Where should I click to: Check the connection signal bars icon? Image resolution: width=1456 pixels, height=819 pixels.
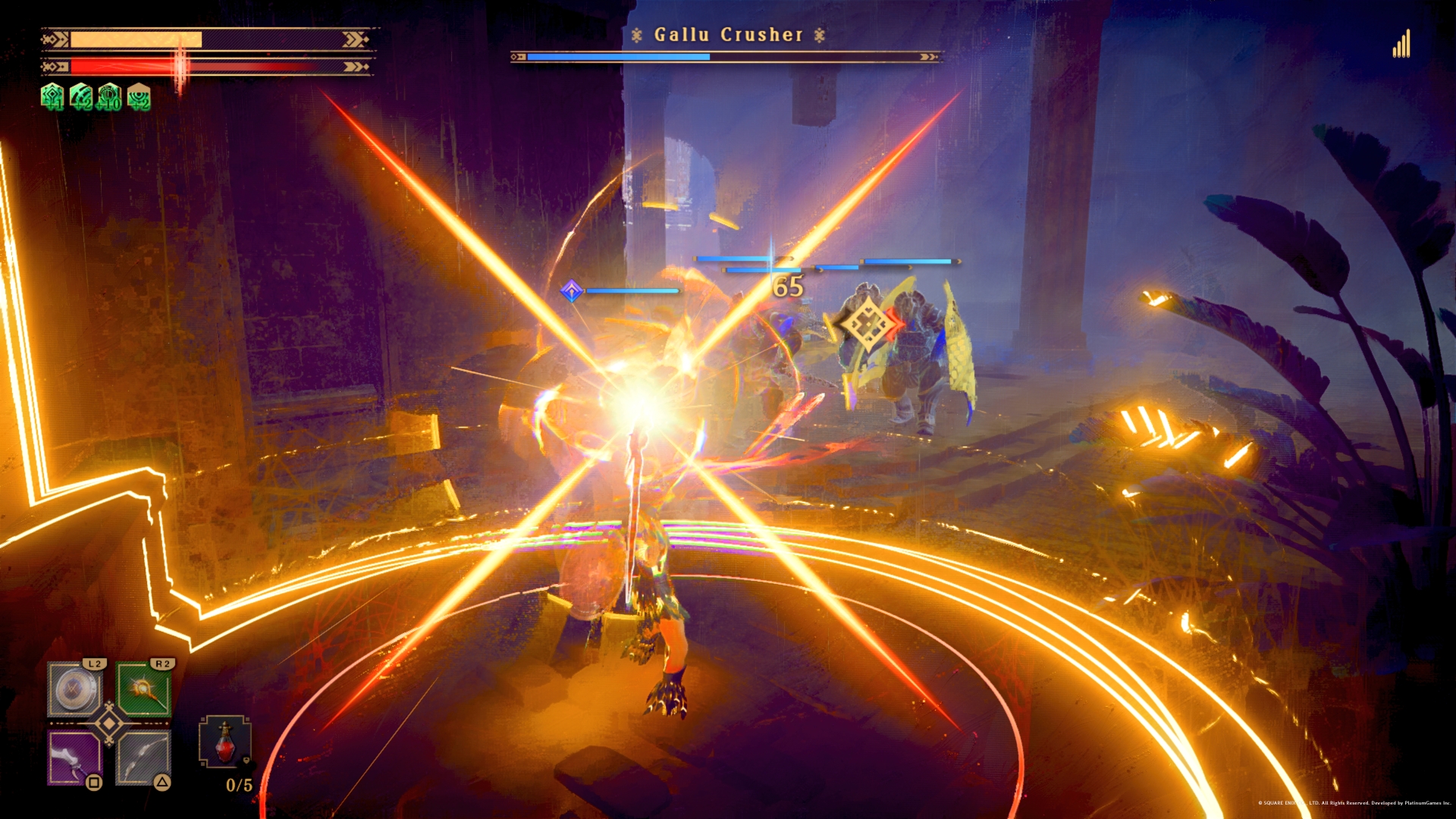[1401, 45]
